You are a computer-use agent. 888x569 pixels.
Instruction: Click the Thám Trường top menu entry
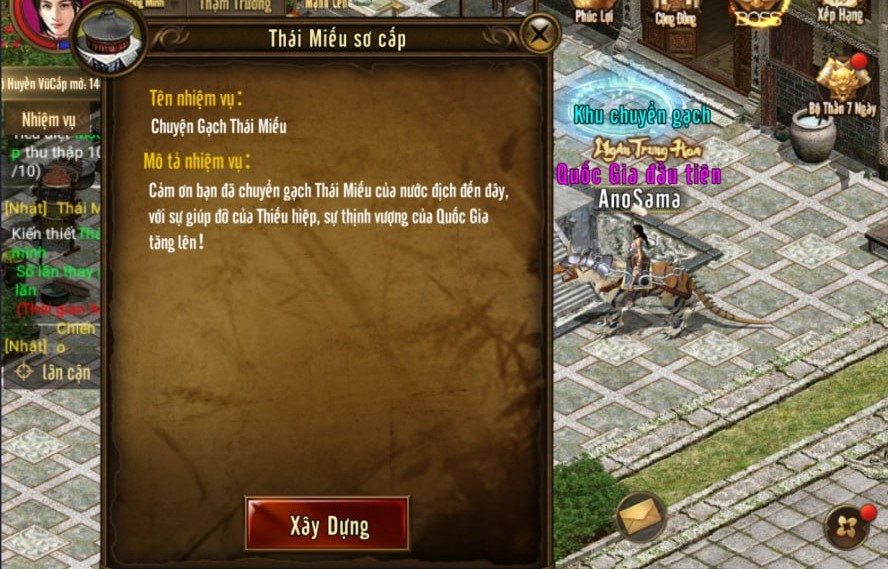click(x=236, y=7)
